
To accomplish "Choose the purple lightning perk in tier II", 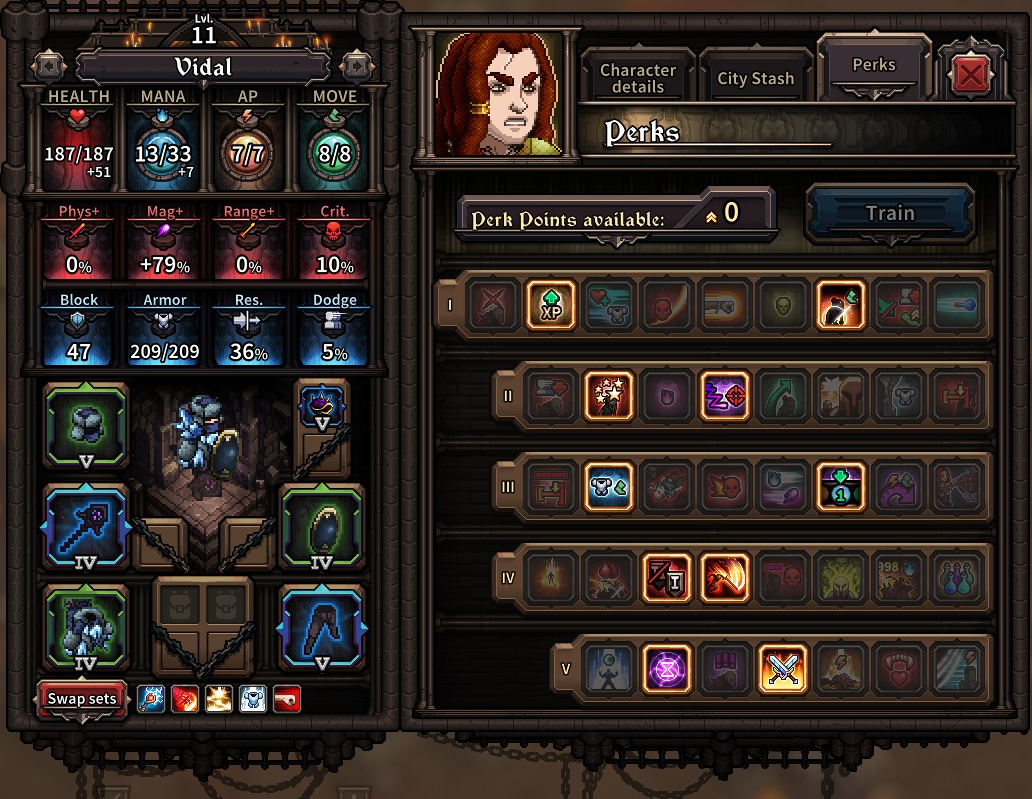I will click(724, 396).
